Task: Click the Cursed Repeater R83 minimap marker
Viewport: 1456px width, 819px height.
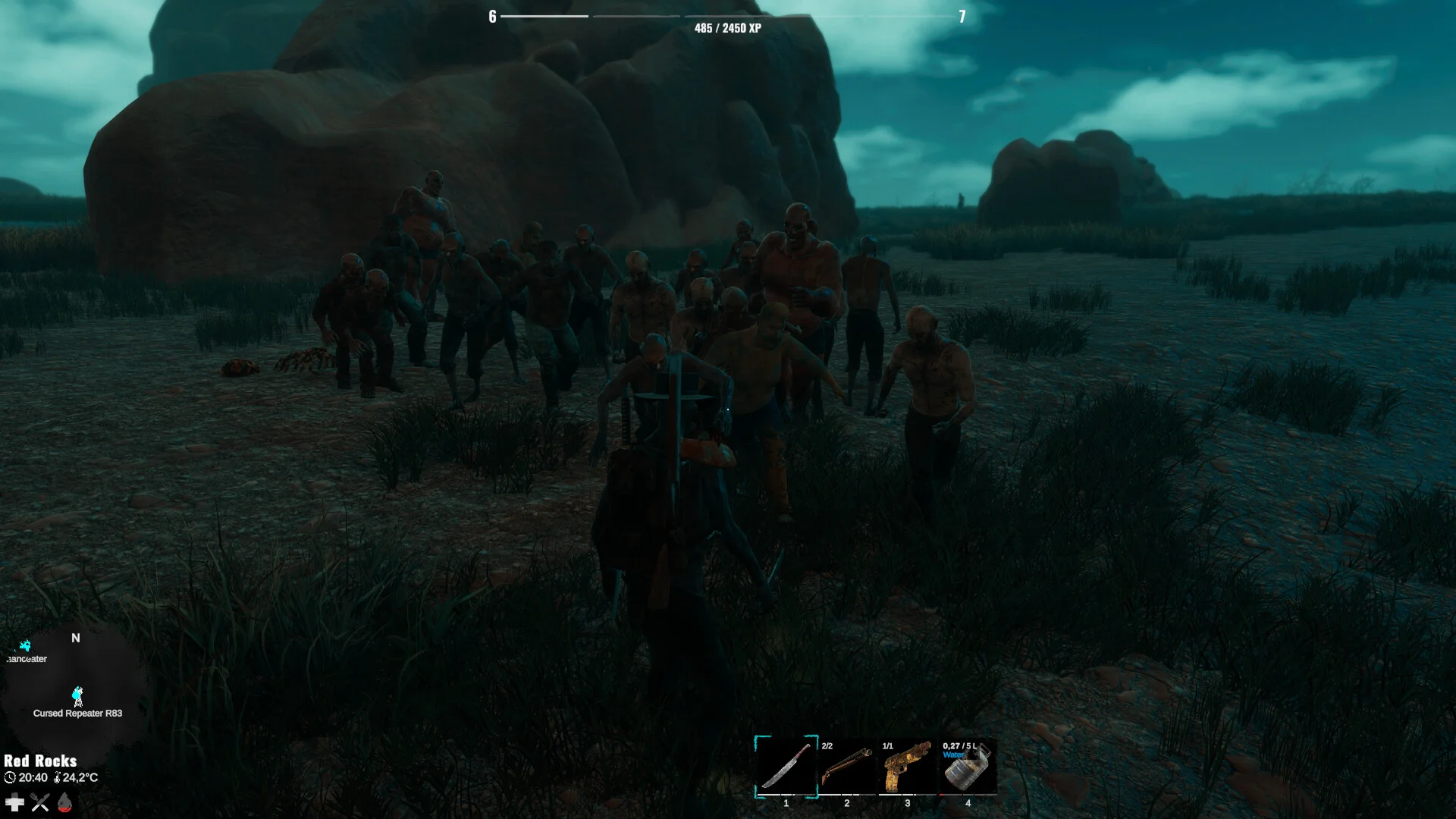Action: coord(77,696)
